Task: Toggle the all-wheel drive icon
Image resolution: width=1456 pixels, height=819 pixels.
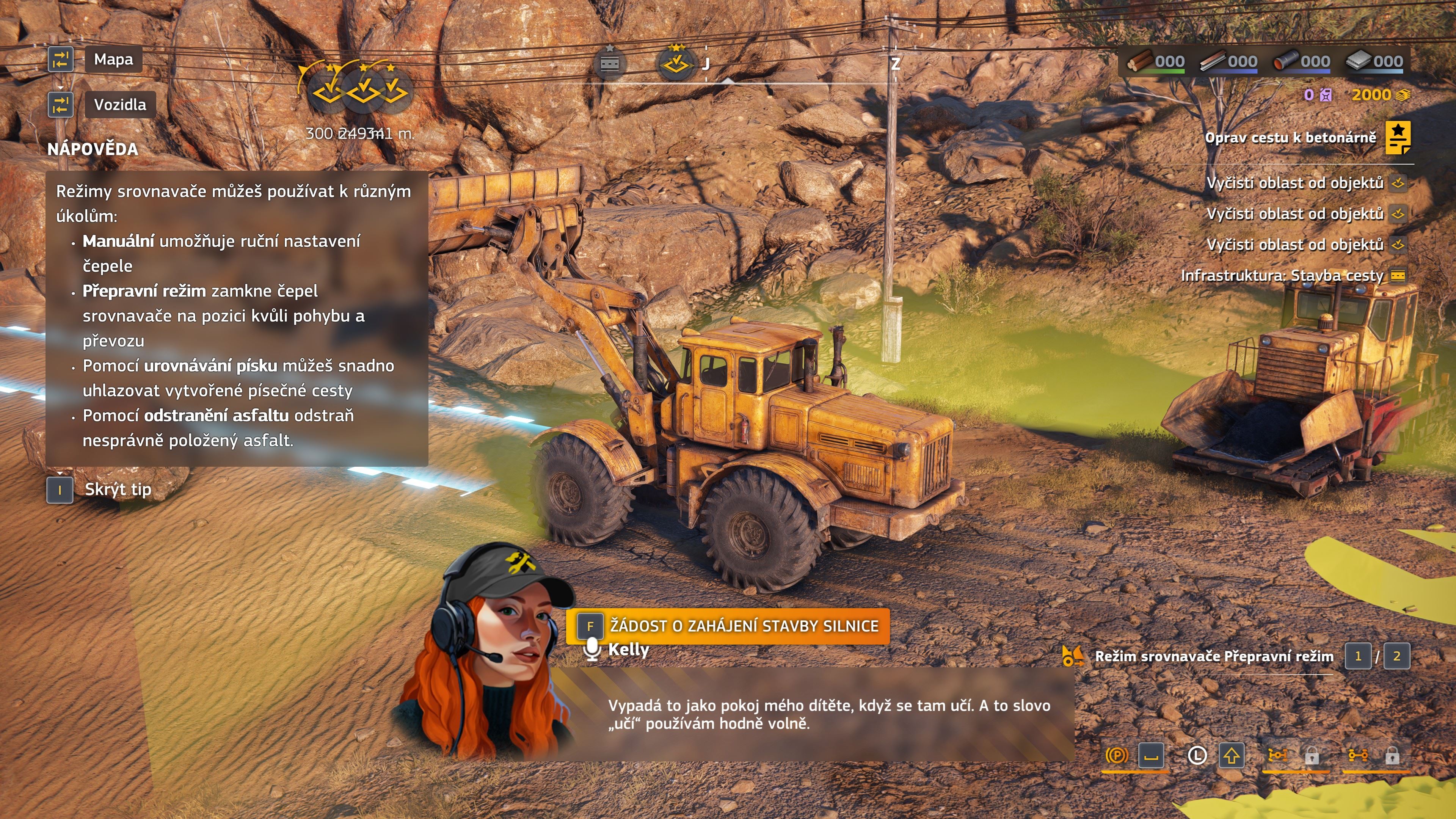Action: pos(1277,756)
